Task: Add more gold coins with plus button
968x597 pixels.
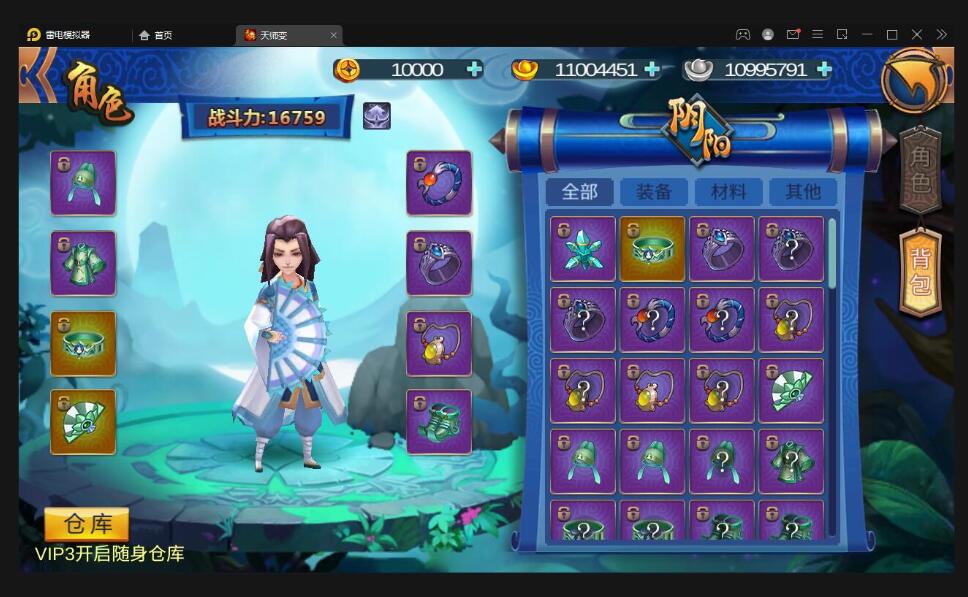Action: pyautogui.click(x=474, y=69)
